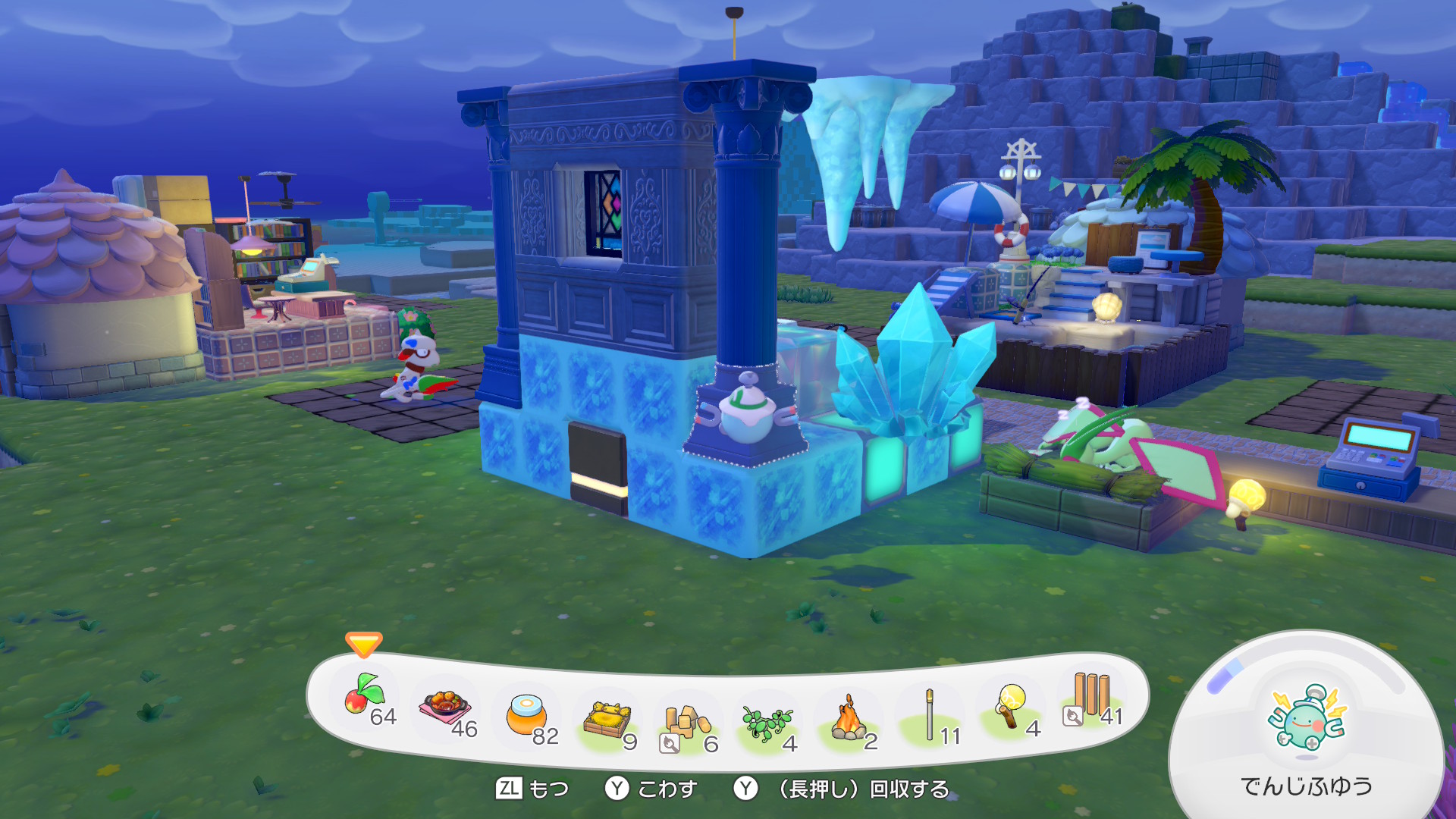Viewport: 1456px width, 819px height.
Task: Pick the thin torch pole item
Action: tap(930, 715)
